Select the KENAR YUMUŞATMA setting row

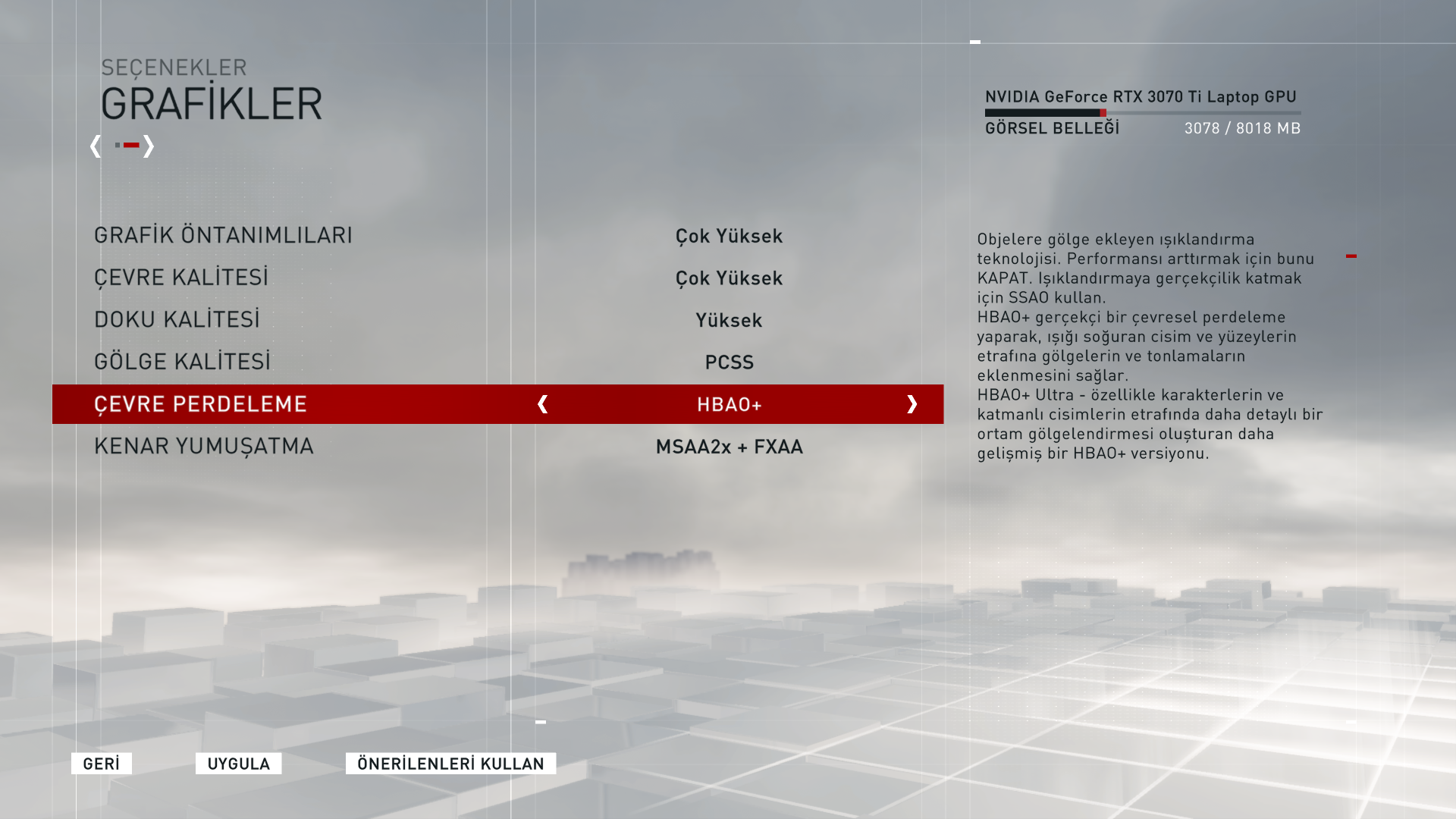(x=203, y=446)
